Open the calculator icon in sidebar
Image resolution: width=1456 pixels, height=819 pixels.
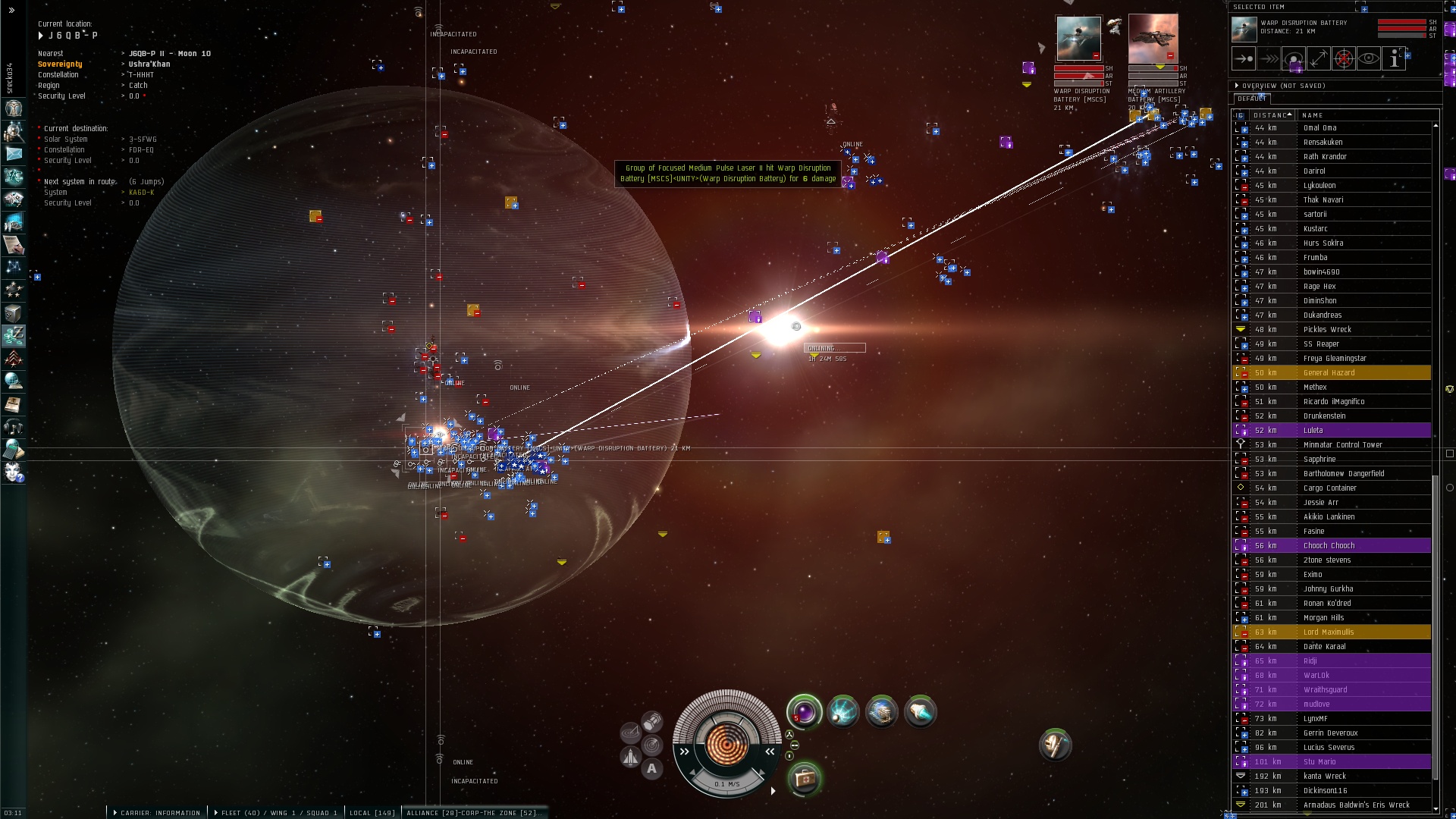pos(14,450)
